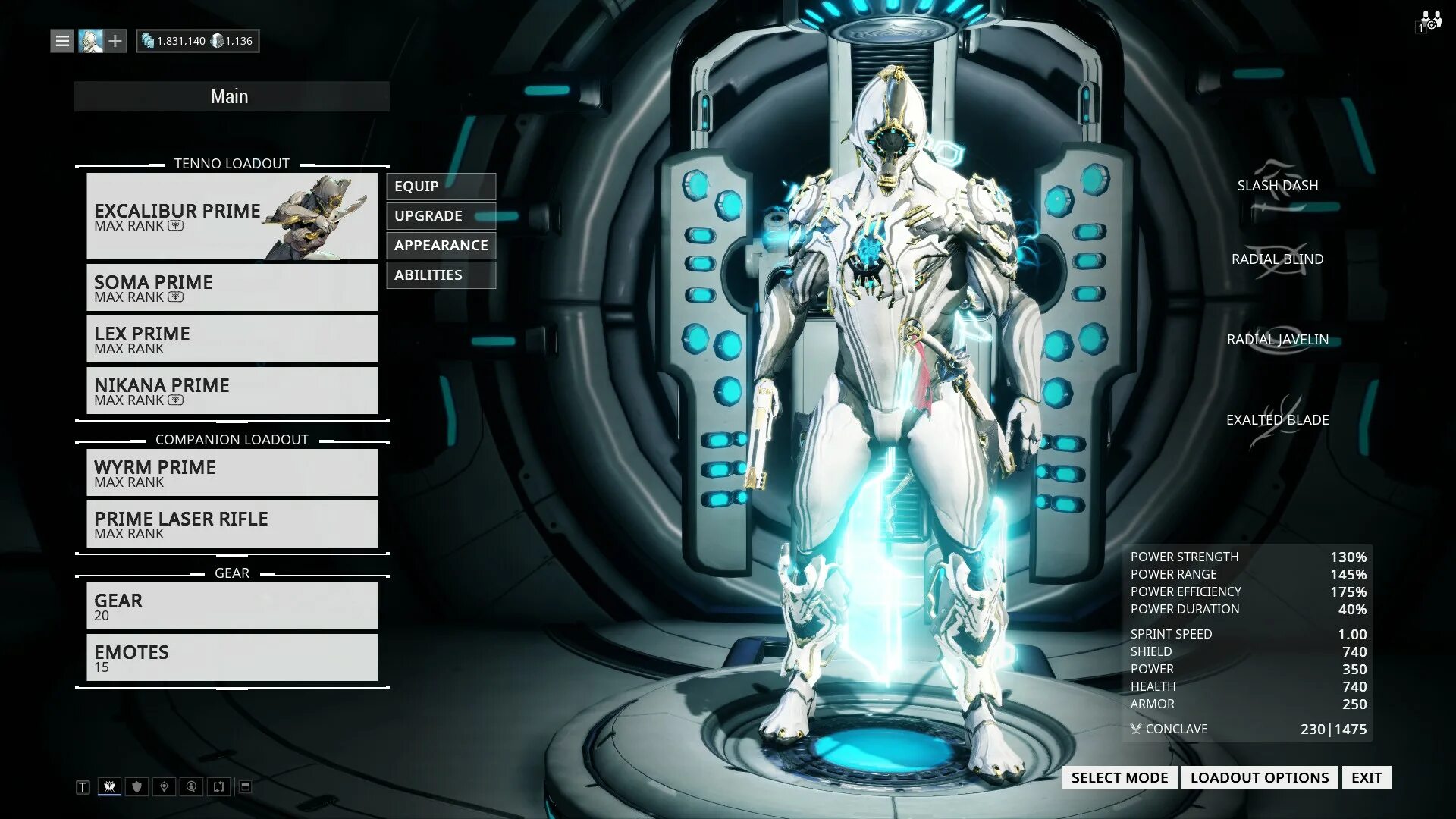Click the plus invite button
The height and width of the screenshot is (819, 1456).
click(x=115, y=41)
